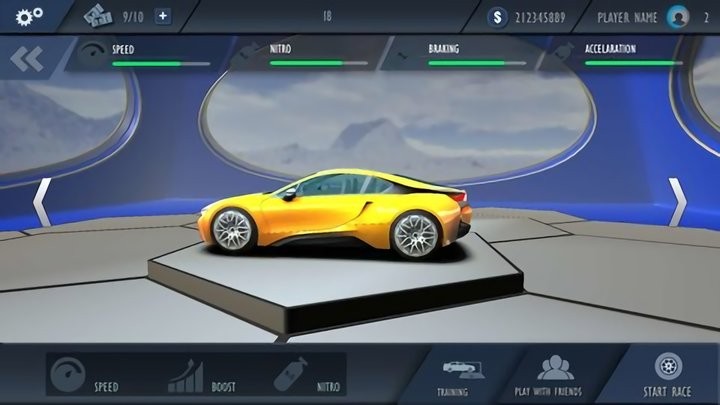
Task: Go back using the double-arrow button
Action: [x=27, y=59]
